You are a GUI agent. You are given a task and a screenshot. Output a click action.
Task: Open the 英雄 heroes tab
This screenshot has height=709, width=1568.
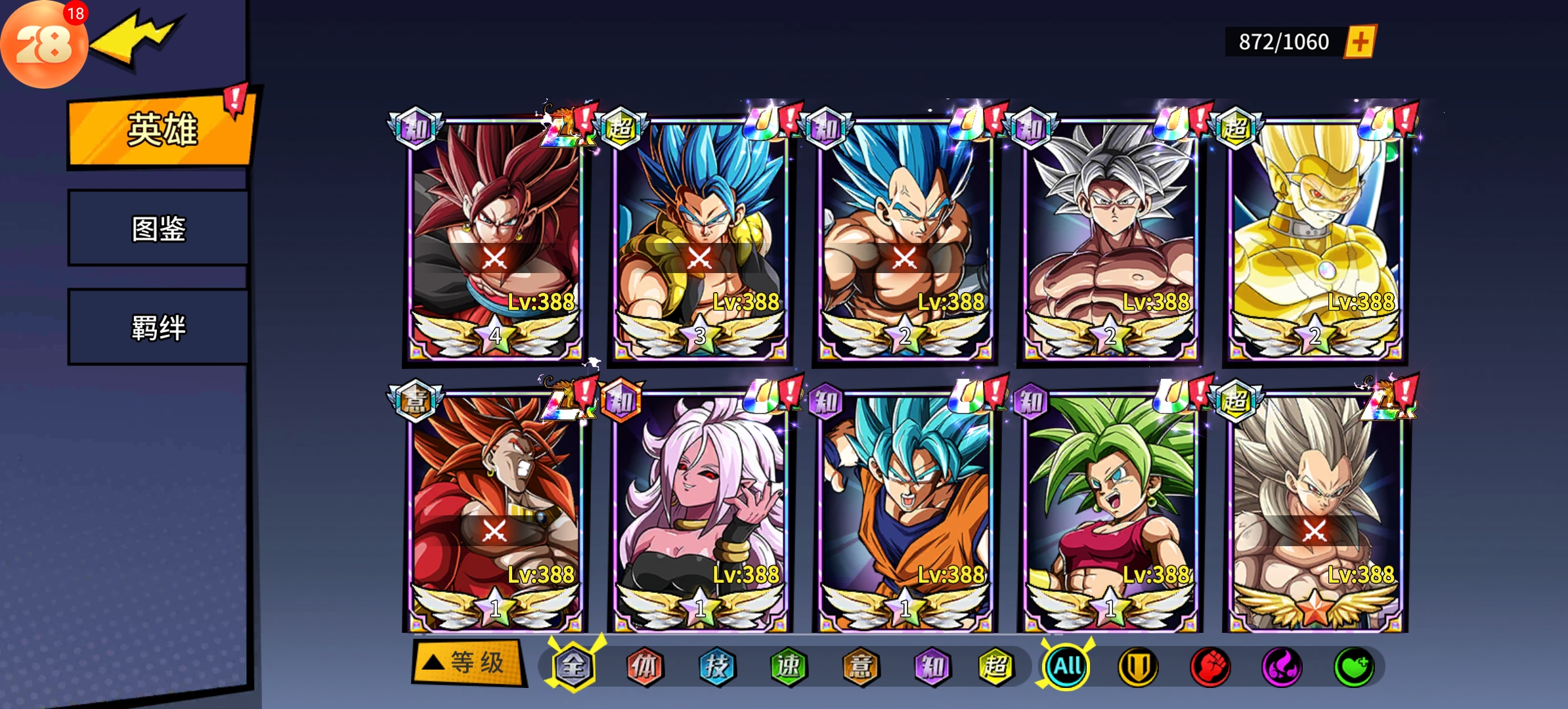pos(160,130)
